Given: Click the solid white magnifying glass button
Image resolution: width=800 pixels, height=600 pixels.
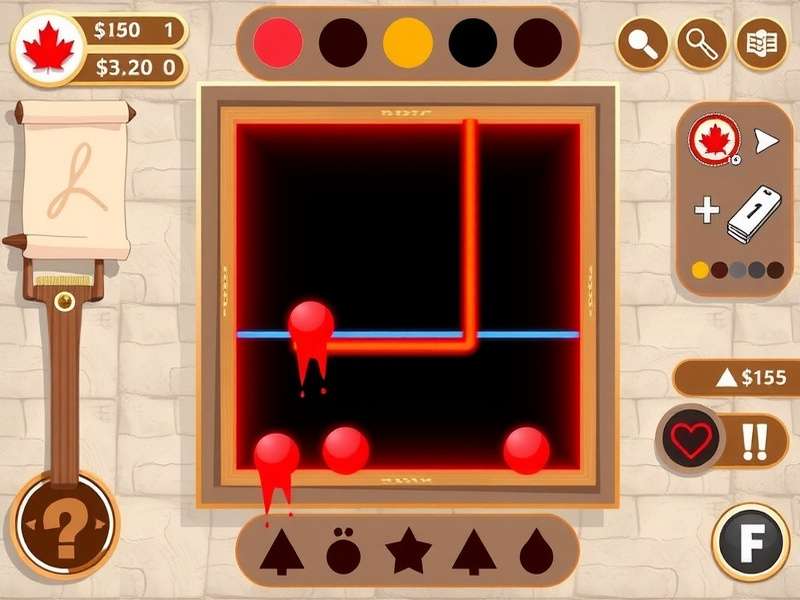Looking at the screenshot, I should tap(641, 43).
